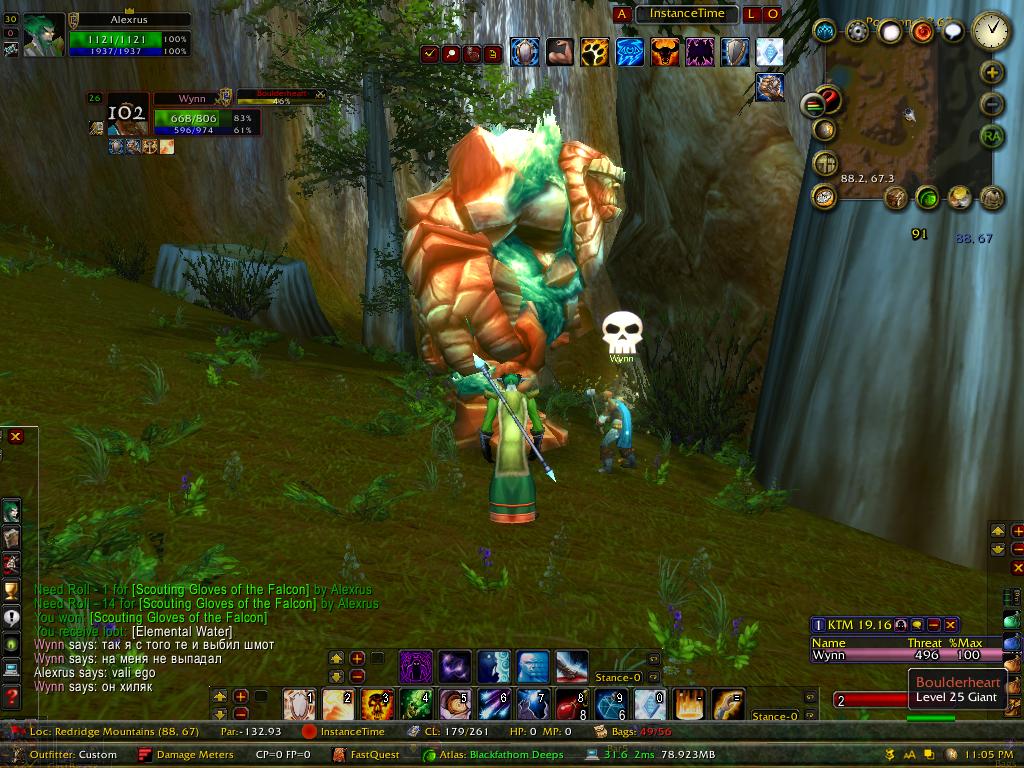
Task: Click the green RA minimap button
Action: pos(991,136)
